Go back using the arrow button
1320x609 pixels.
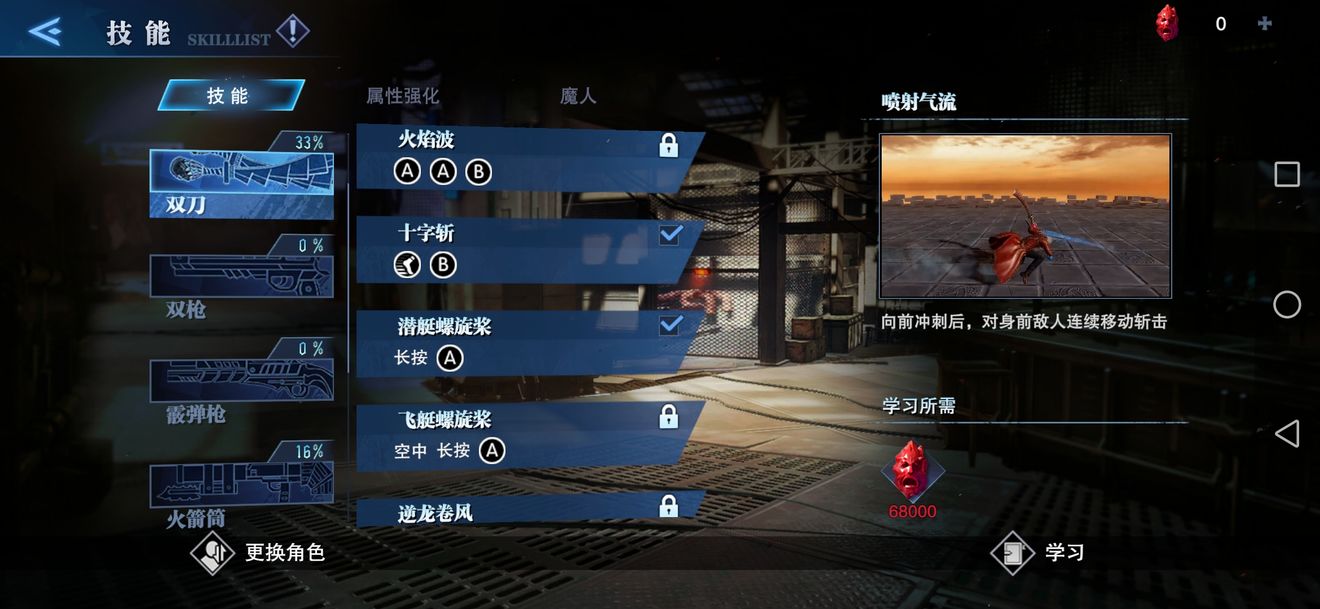click(x=45, y=32)
